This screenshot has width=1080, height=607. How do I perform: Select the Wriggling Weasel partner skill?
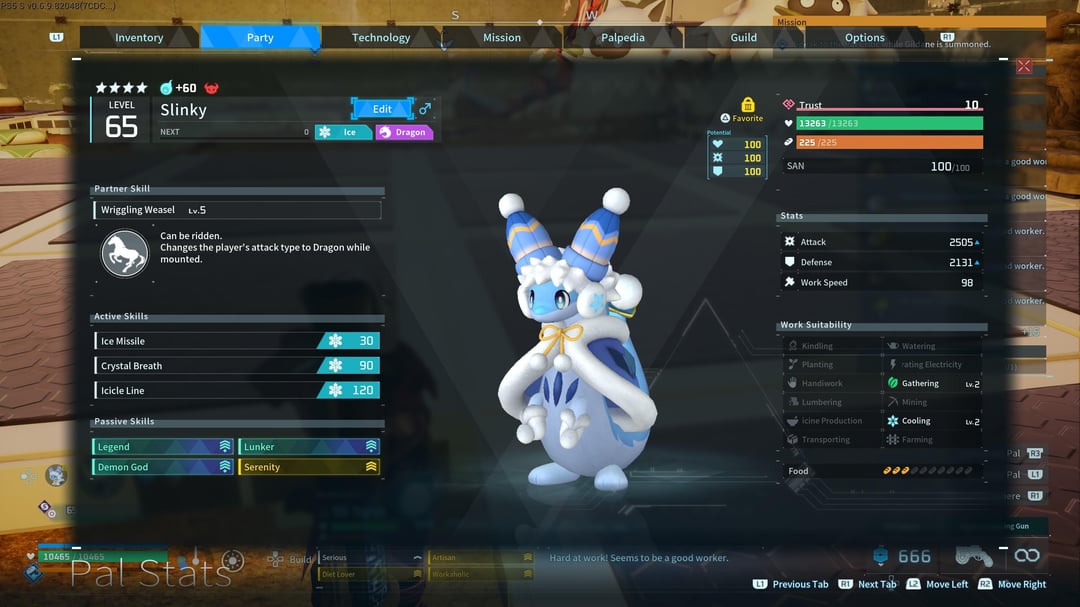(237, 210)
